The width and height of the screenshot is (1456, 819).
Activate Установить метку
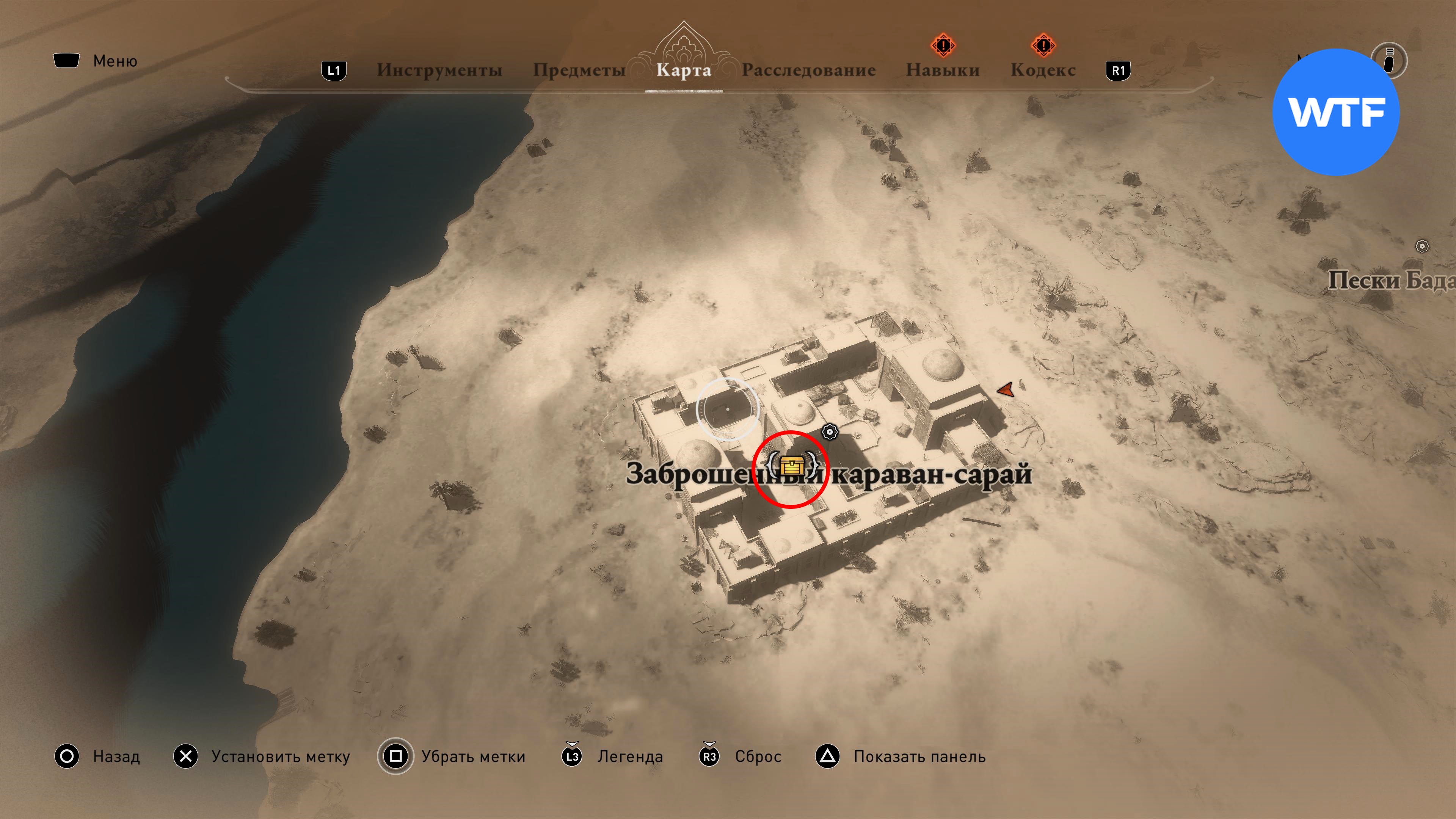(280, 756)
